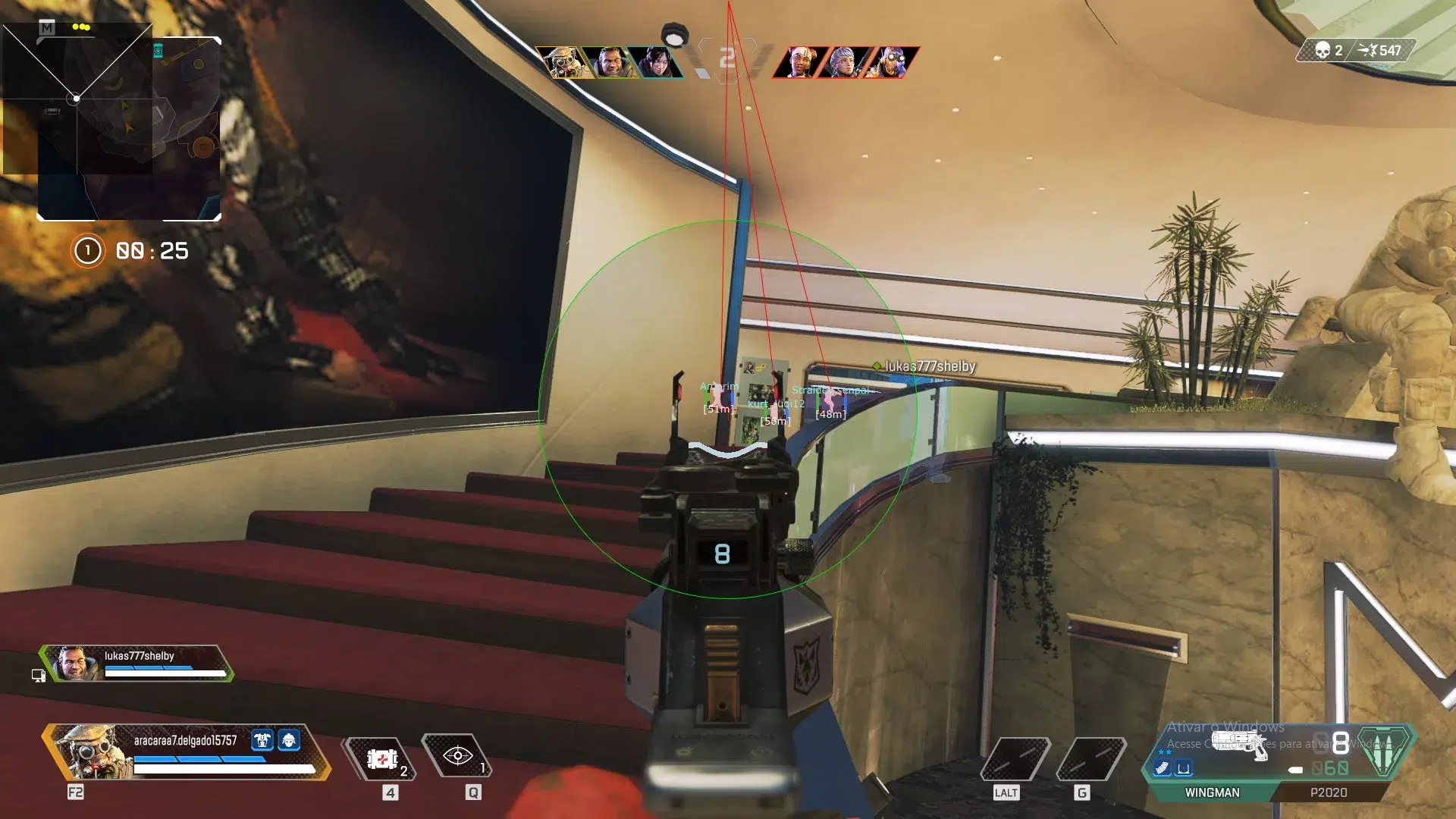The image size is (1456, 819).
Task: Select the Gibraltar portrait in top team bar
Action: [610, 62]
